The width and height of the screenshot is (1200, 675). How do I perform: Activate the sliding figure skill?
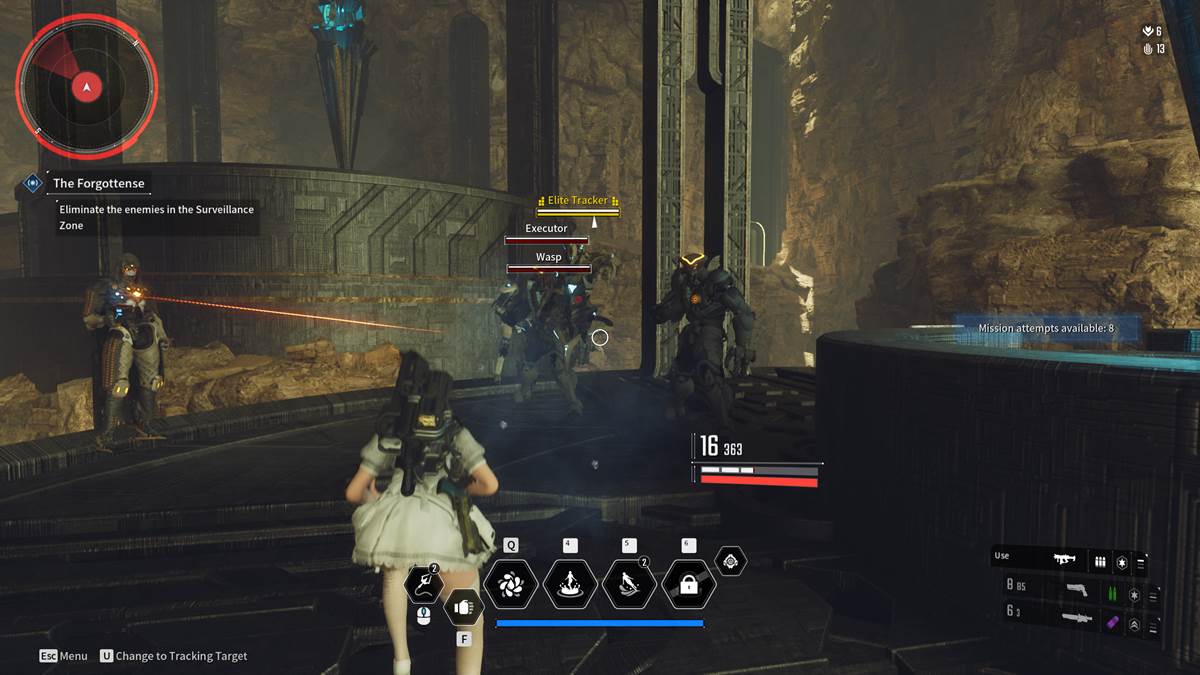tap(629, 584)
